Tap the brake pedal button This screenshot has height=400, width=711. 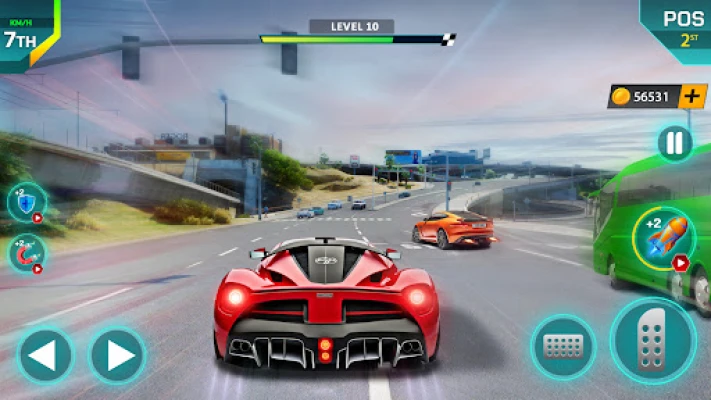(563, 348)
